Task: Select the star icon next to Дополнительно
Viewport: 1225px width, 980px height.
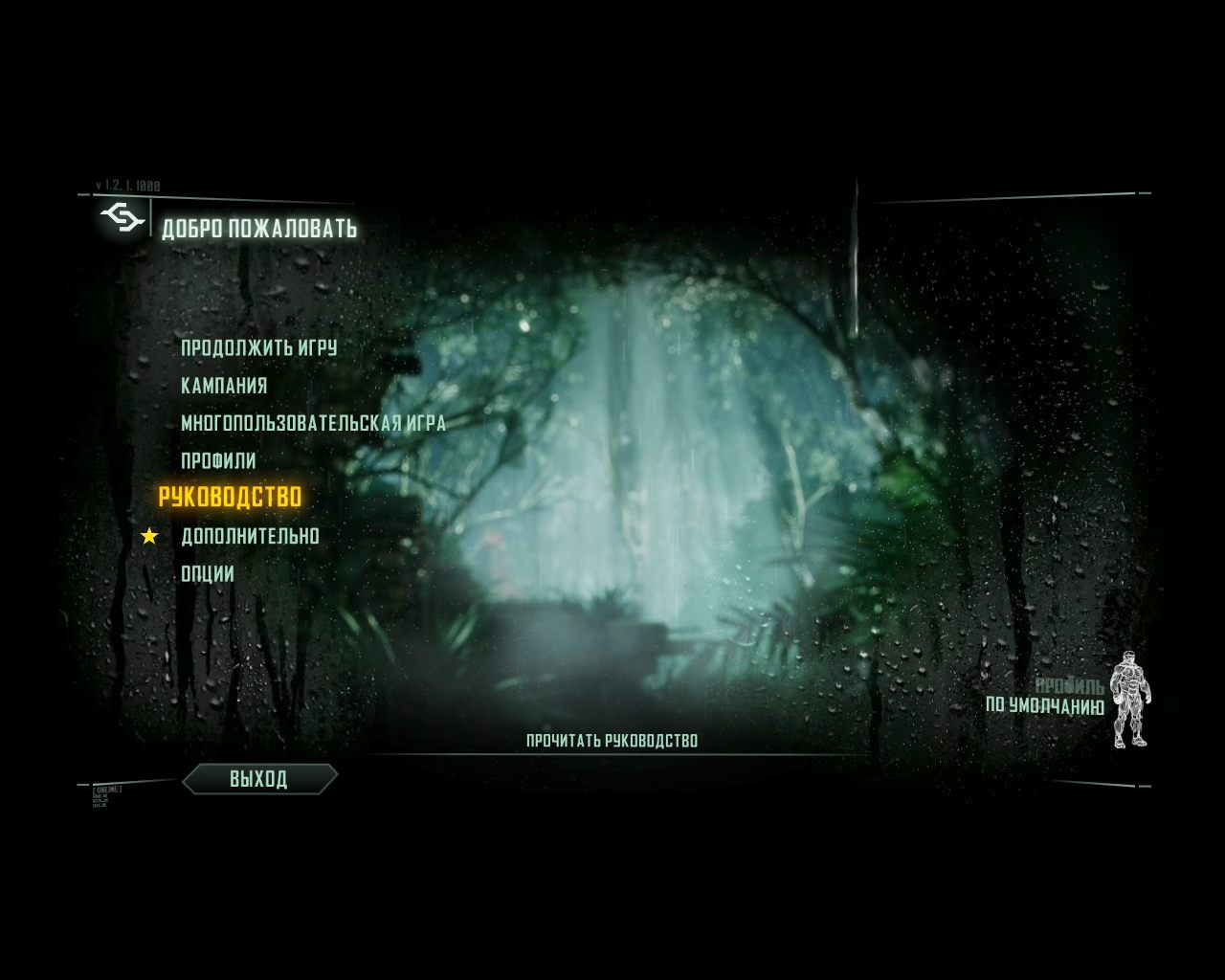Action: click(150, 536)
